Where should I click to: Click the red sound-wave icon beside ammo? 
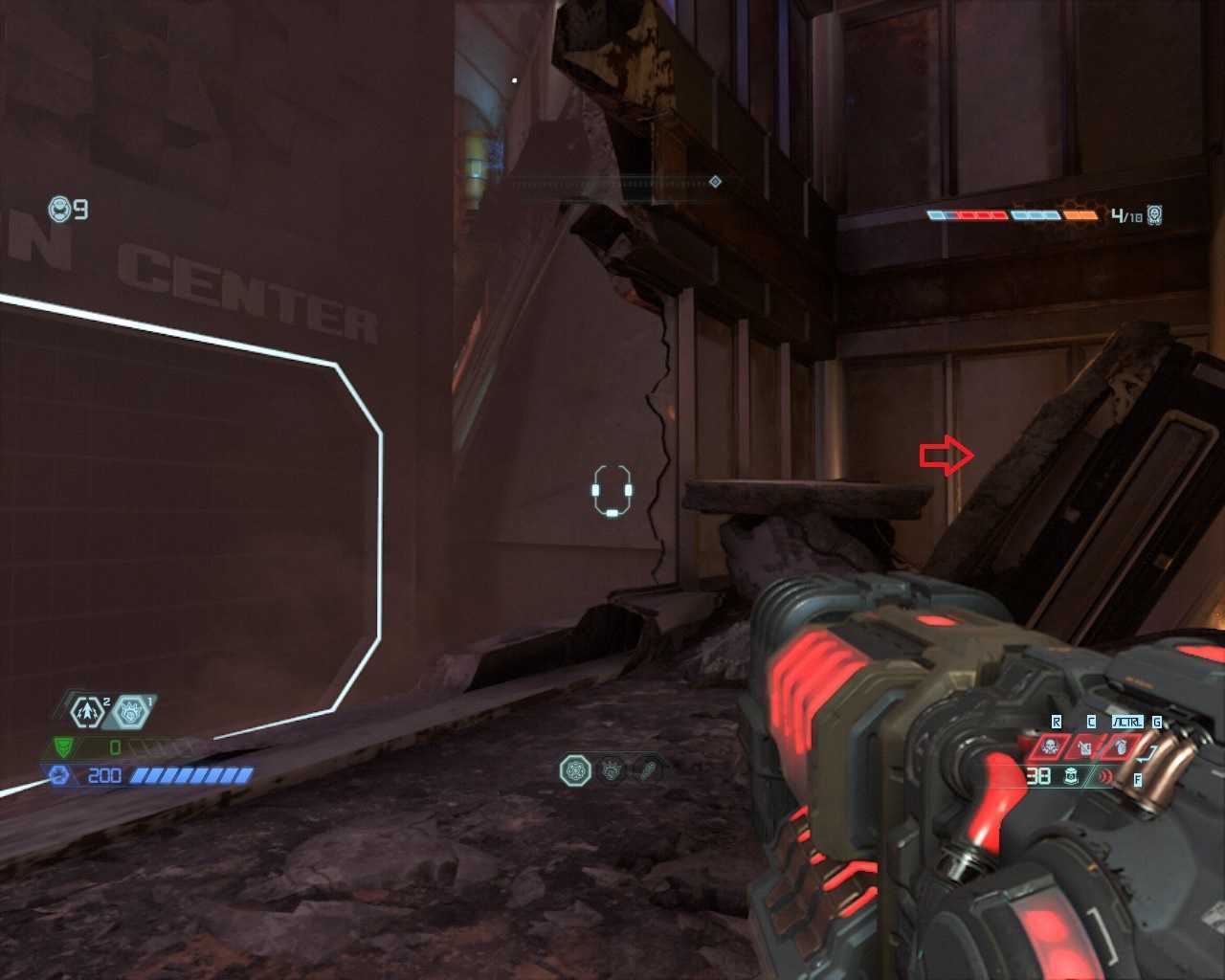1105,776
